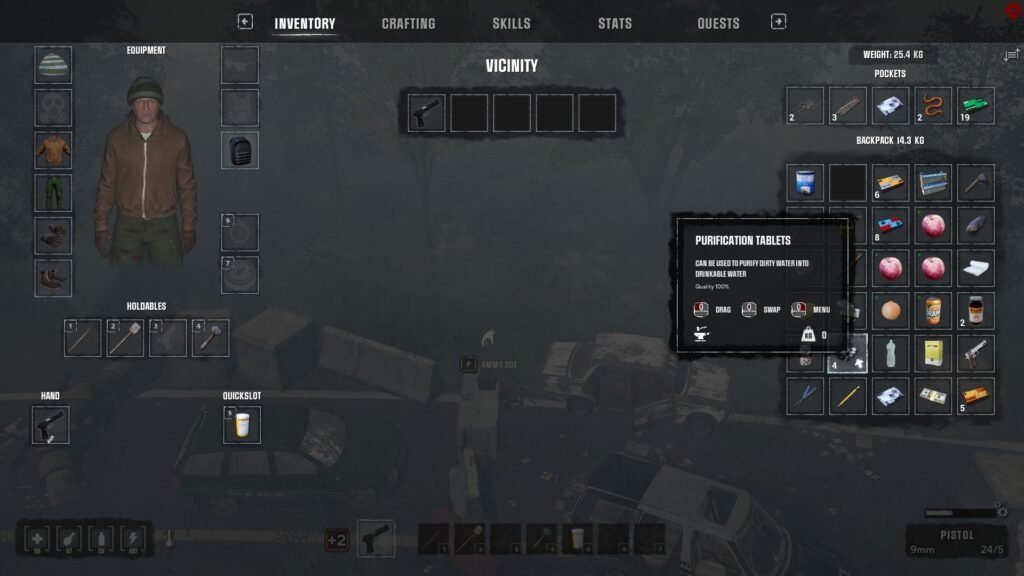This screenshot has height=576, width=1024.
Task: Select the pistol in the hand slot
Action: coord(50,424)
